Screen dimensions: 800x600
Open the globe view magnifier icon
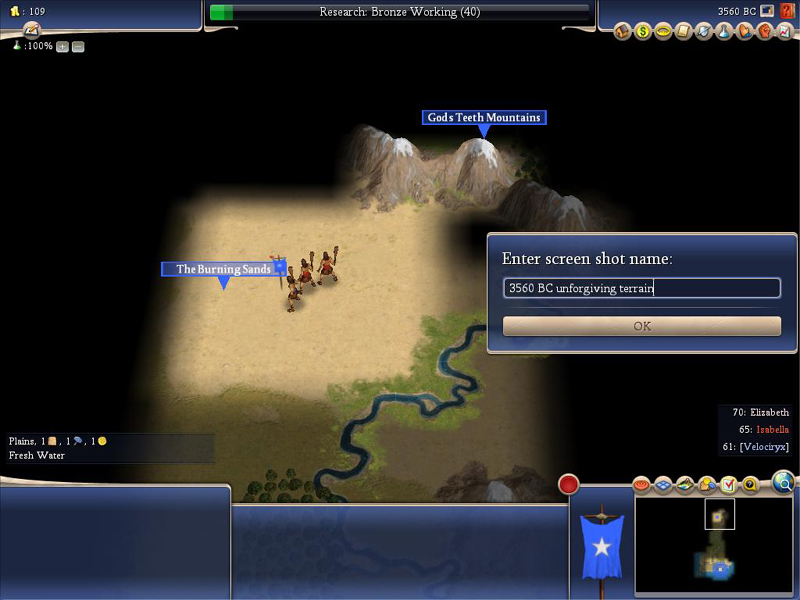pyautogui.click(x=784, y=484)
